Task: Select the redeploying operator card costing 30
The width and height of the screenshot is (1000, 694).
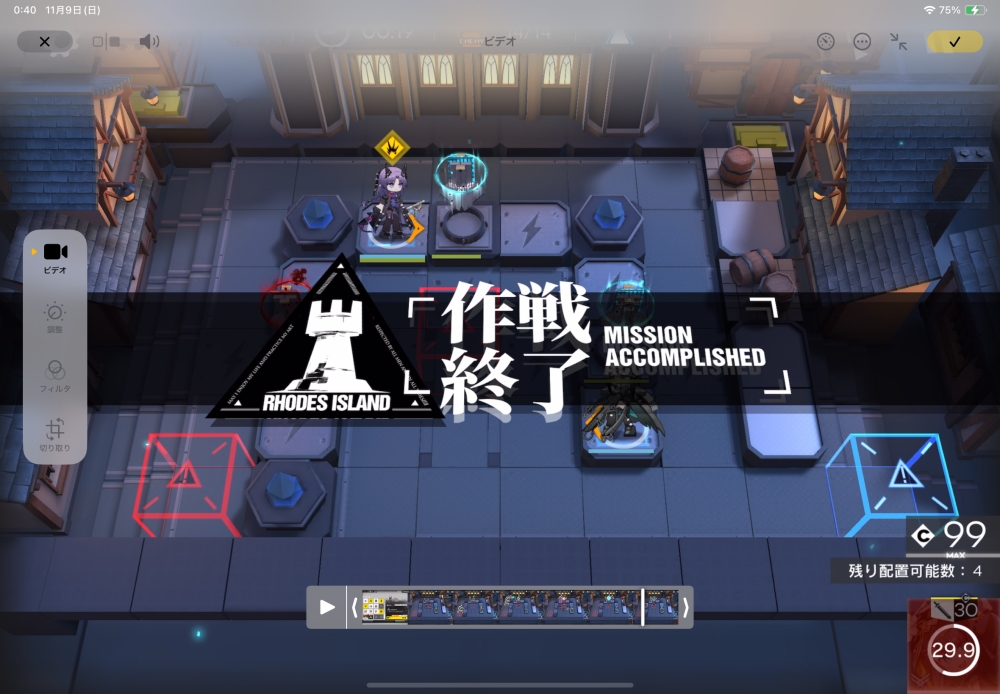Action: (953, 646)
